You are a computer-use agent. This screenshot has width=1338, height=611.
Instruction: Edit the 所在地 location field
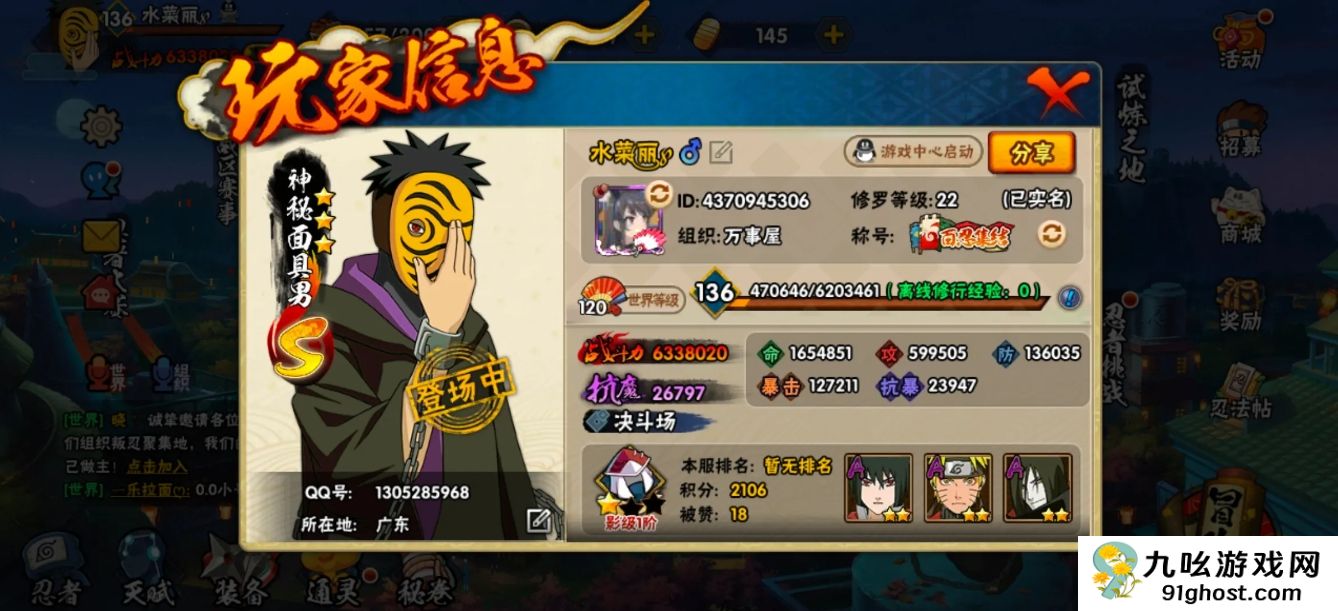(x=538, y=520)
